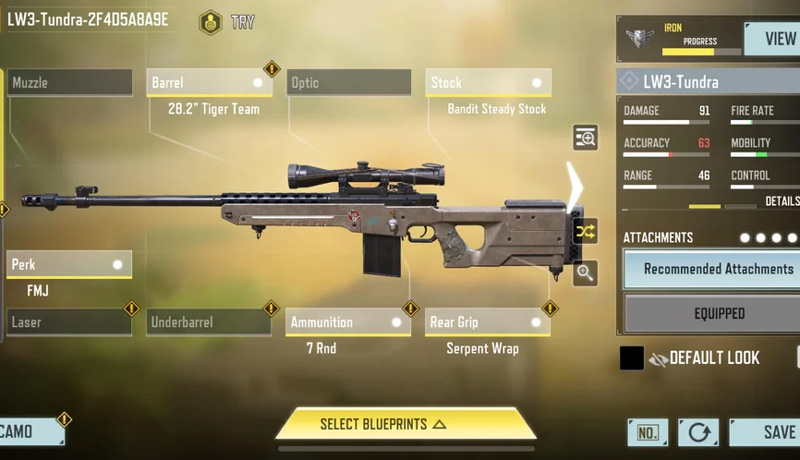Select the Laser attachment slot
This screenshot has width=800, height=460.
click(x=69, y=323)
